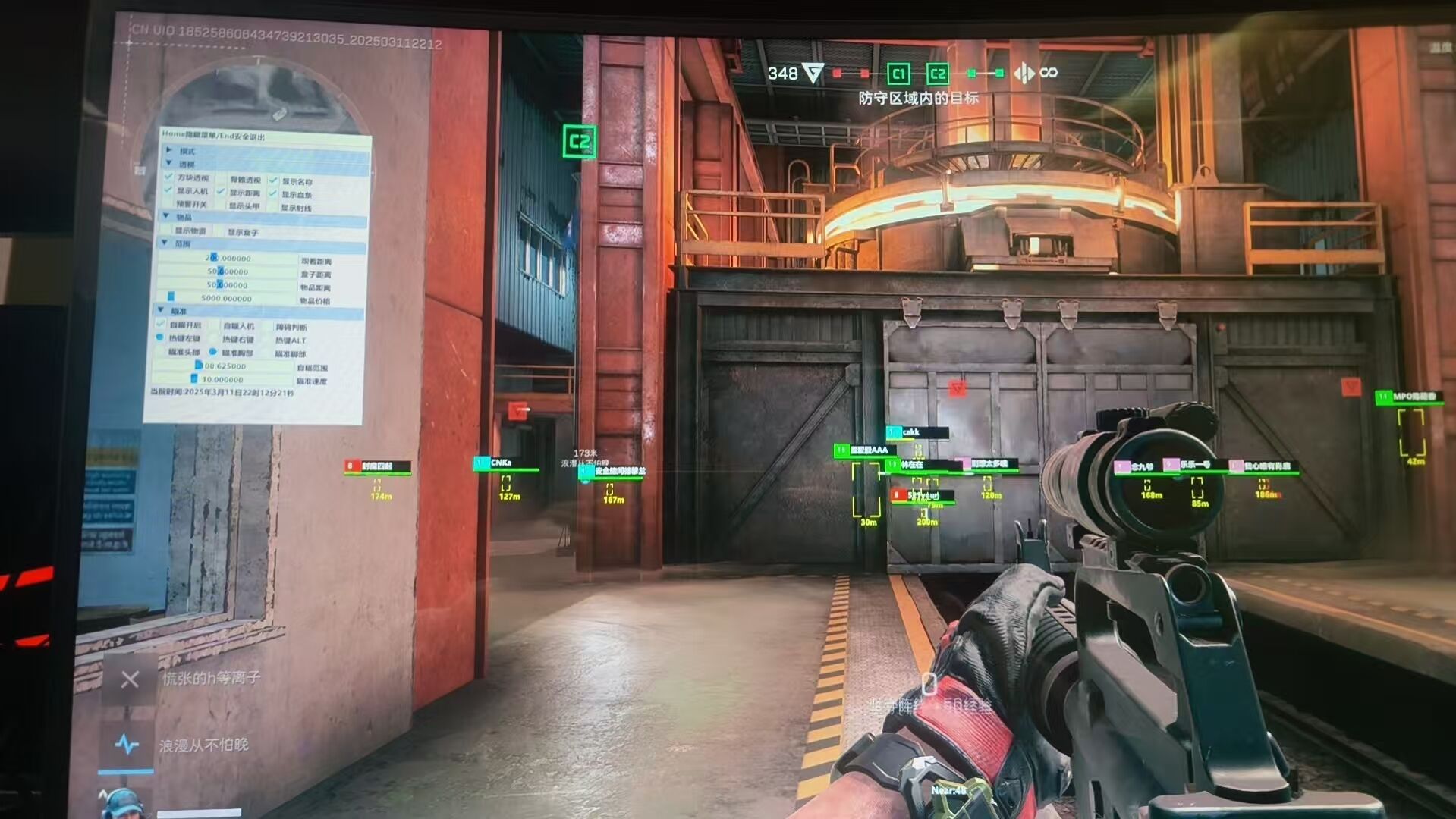Select squadmate 浪漫从不怕晚 with the pulse icon

point(127,745)
